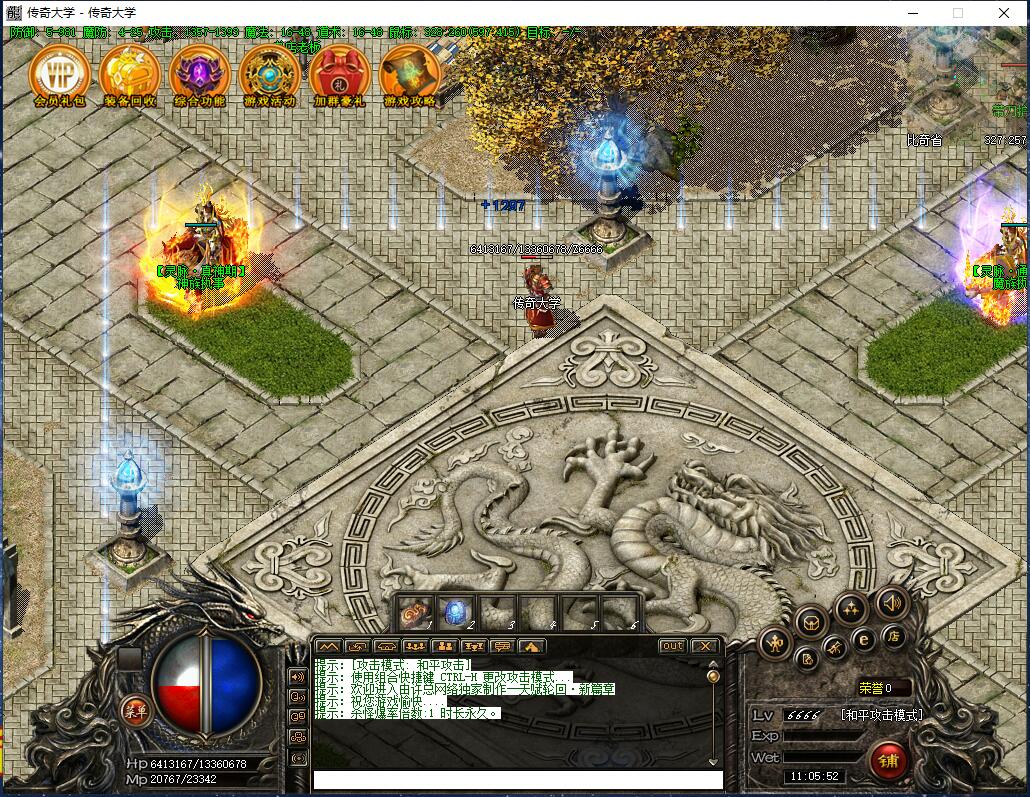
Task: Open the red 菜单 menu button
Action: click(x=135, y=711)
